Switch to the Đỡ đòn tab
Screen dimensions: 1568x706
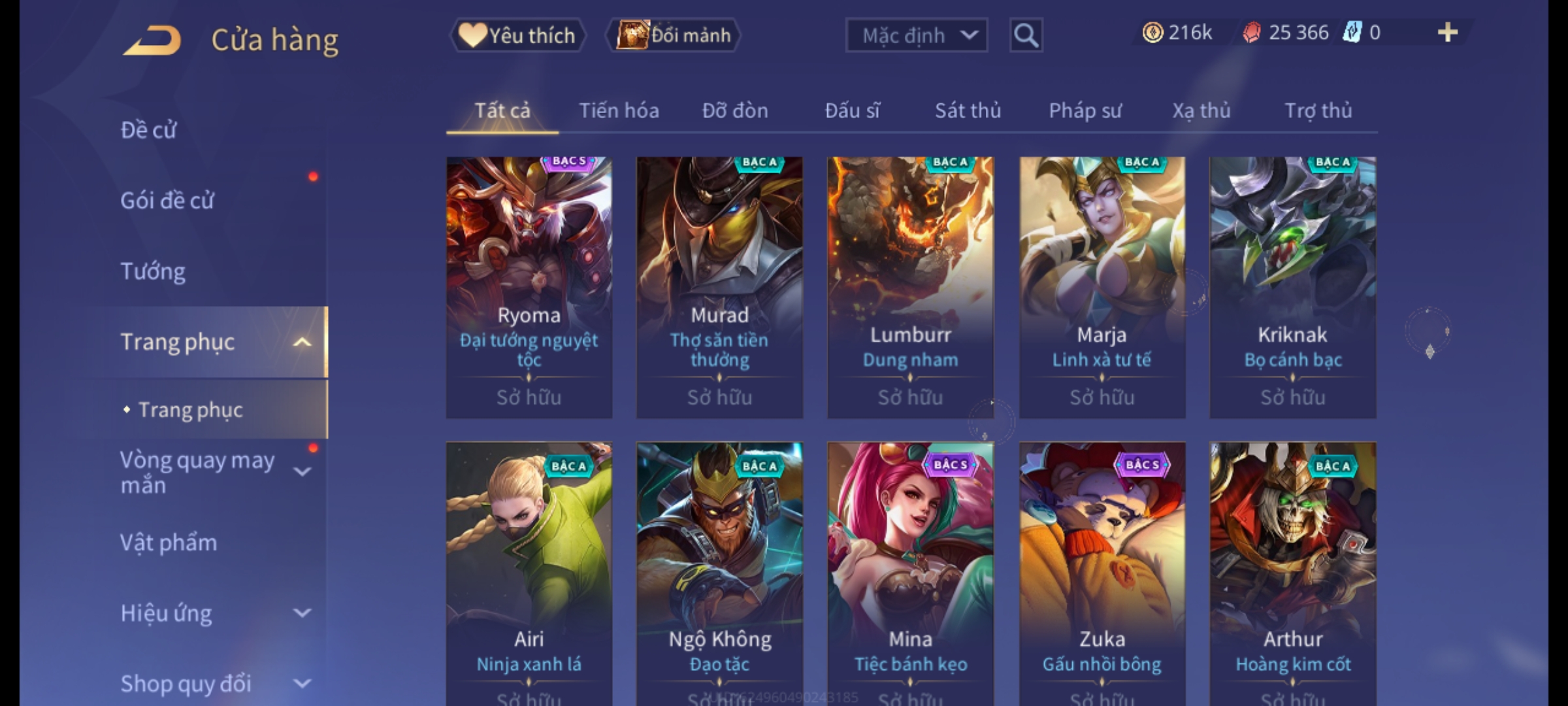click(x=735, y=110)
